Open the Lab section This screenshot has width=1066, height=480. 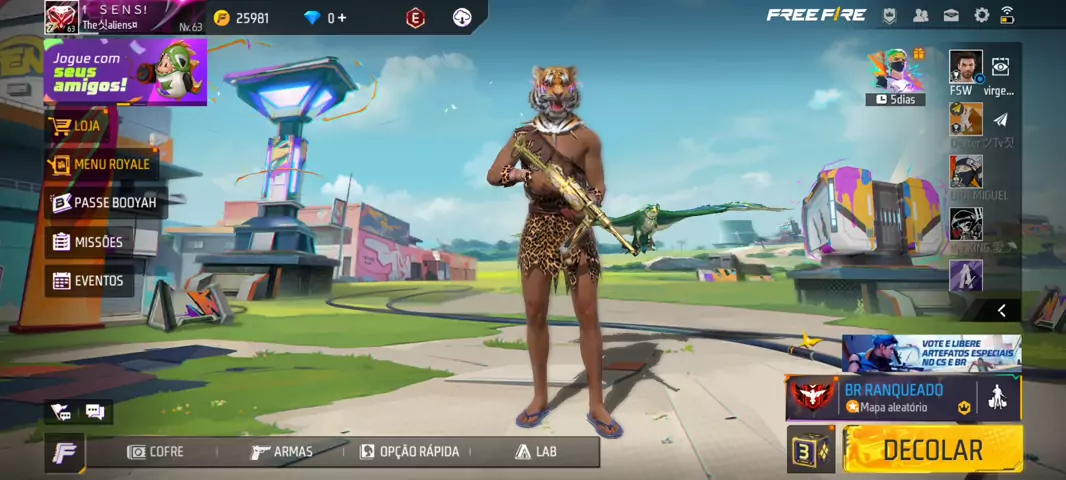[536, 452]
